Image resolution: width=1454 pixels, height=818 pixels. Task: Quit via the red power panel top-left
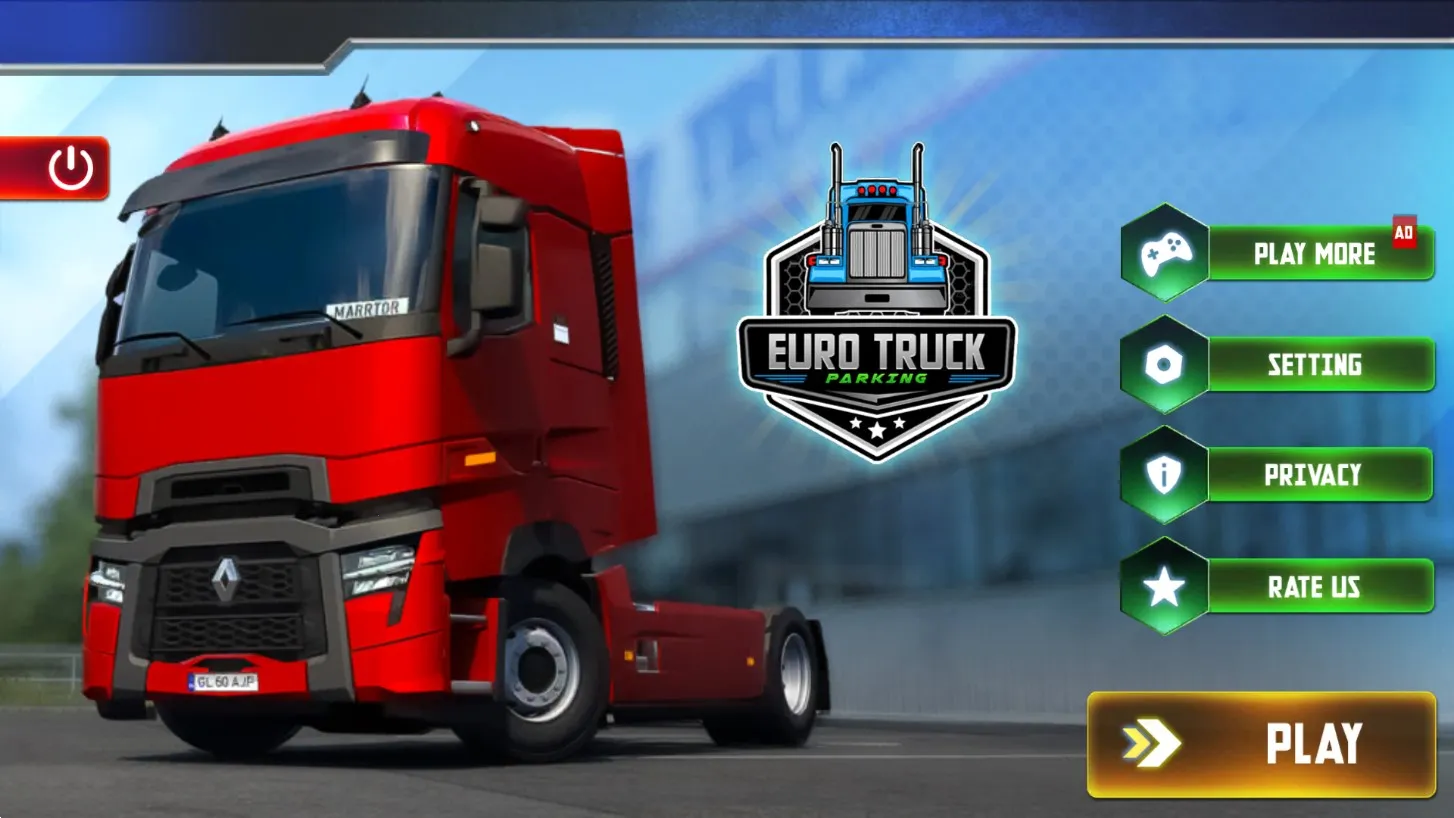(x=55, y=166)
